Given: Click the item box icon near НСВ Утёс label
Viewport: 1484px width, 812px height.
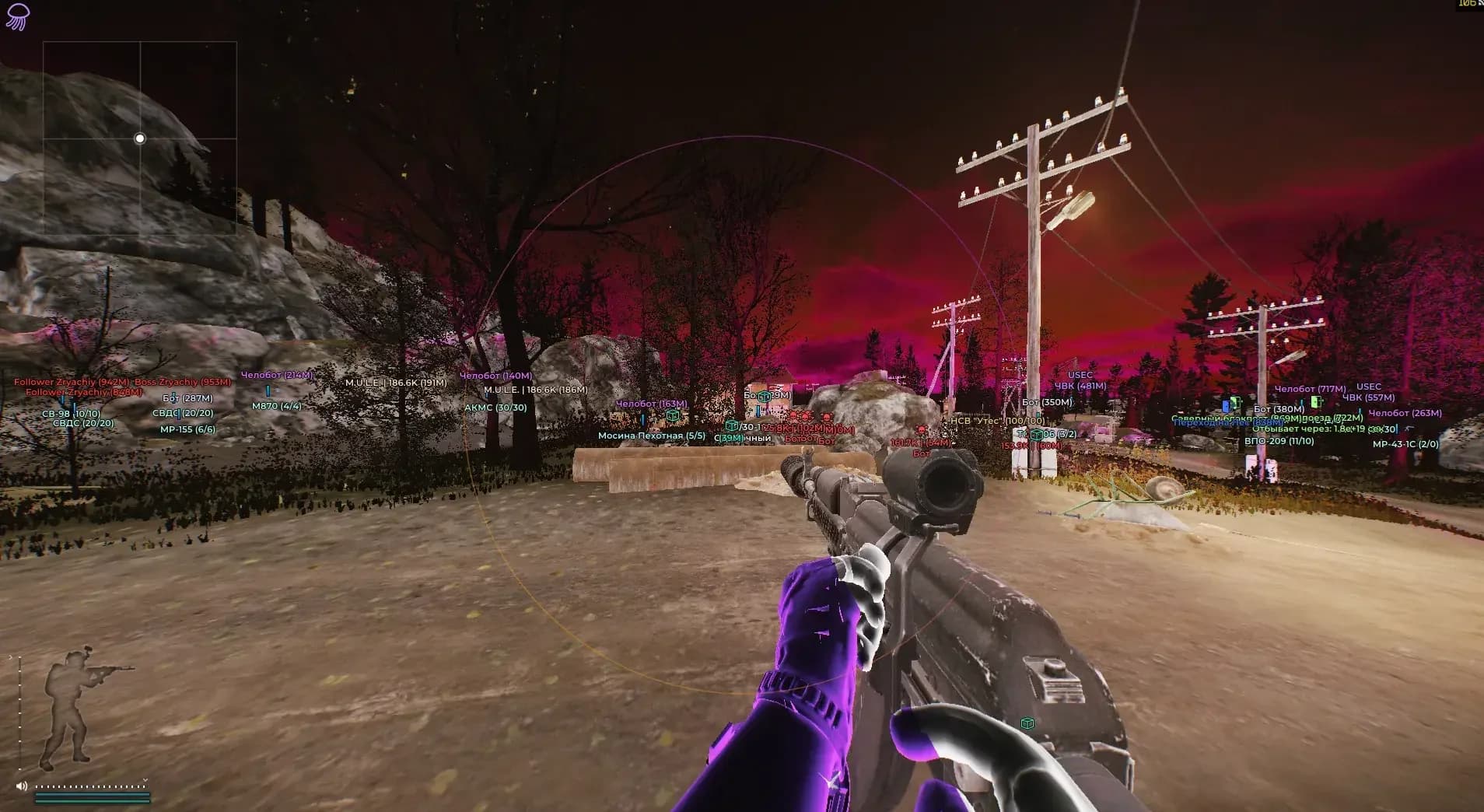Looking at the screenshot, I should click(1036, 435).
